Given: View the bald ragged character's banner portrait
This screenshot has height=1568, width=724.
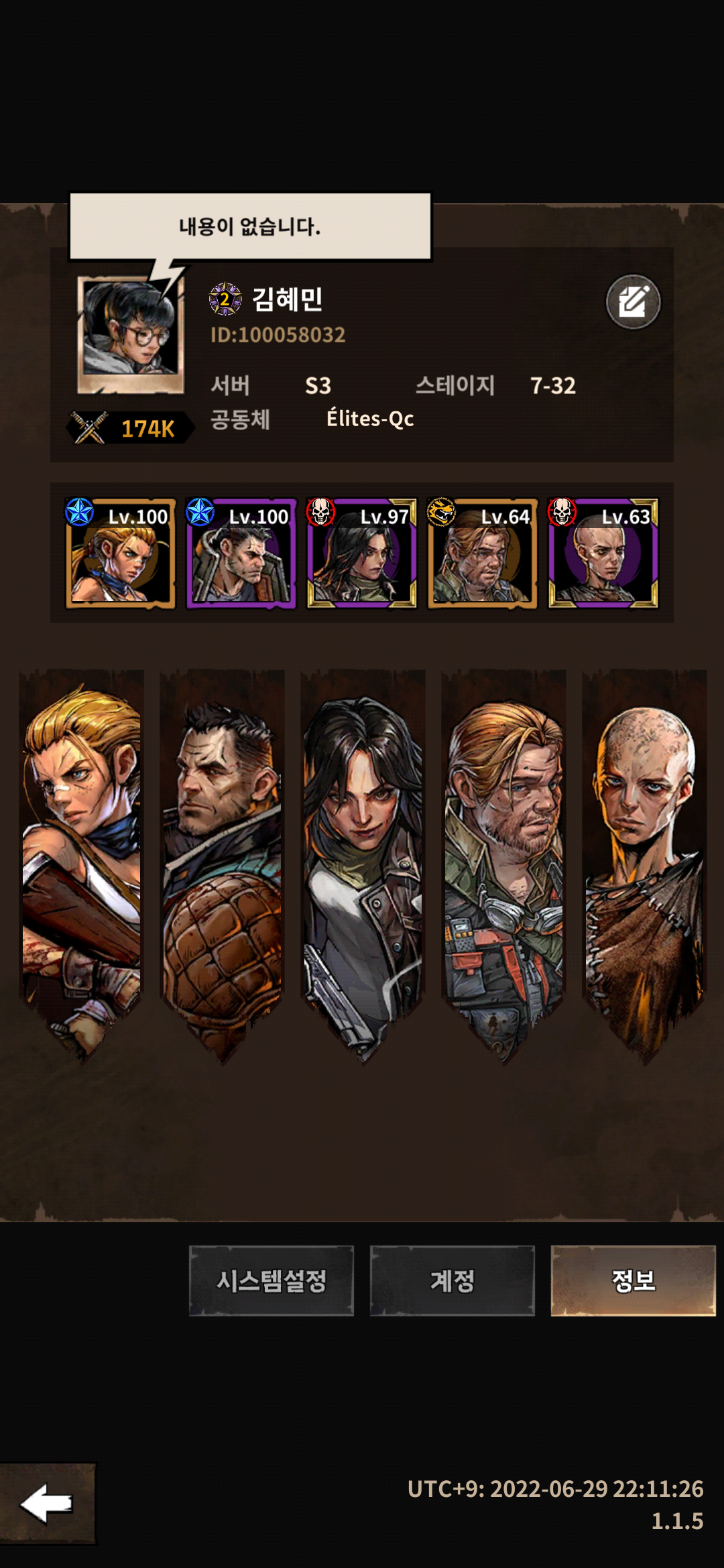Looking at the screenshot, I should [x=644, y=858].
